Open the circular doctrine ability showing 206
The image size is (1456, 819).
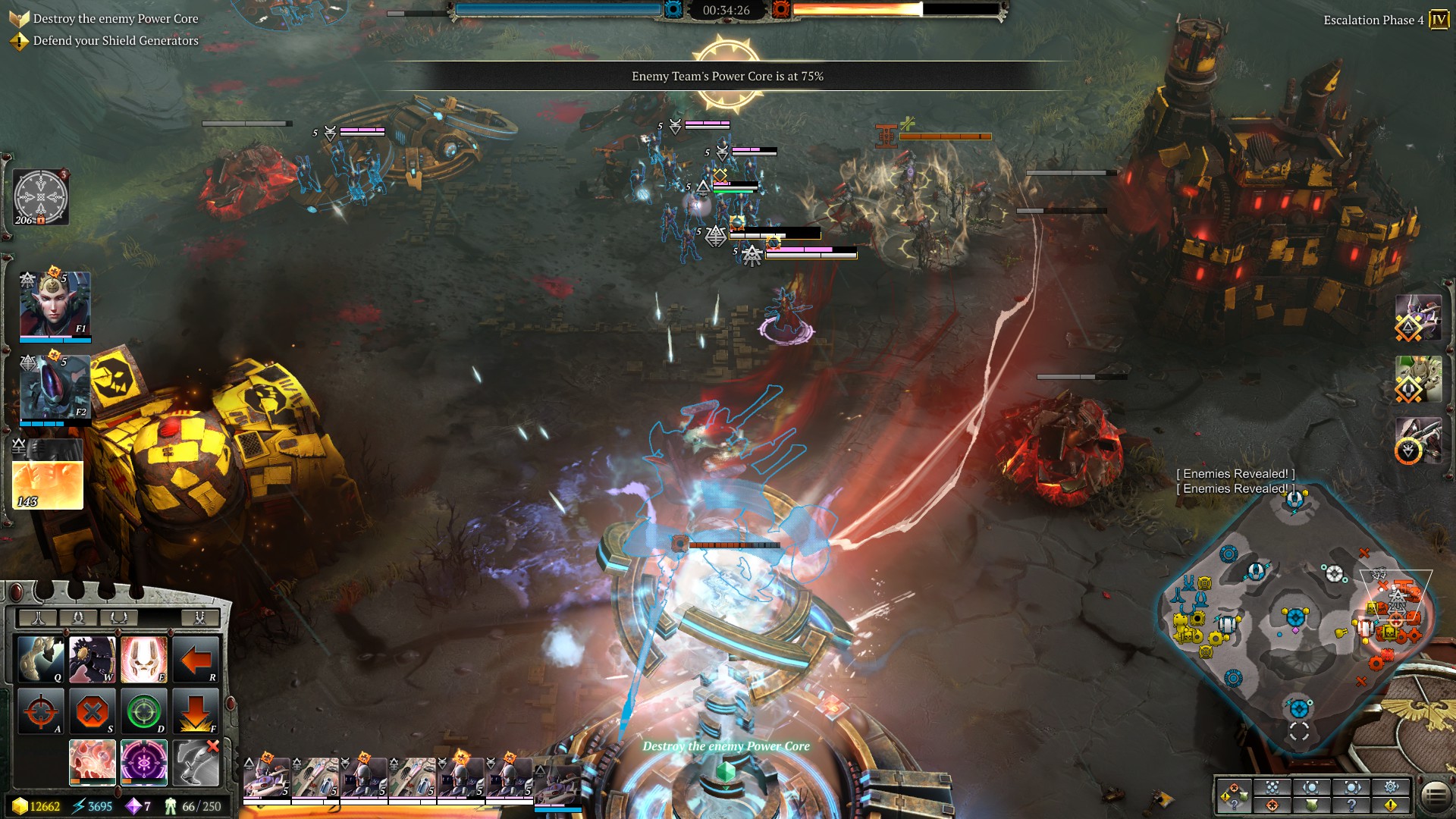click(x=41, y=197)
